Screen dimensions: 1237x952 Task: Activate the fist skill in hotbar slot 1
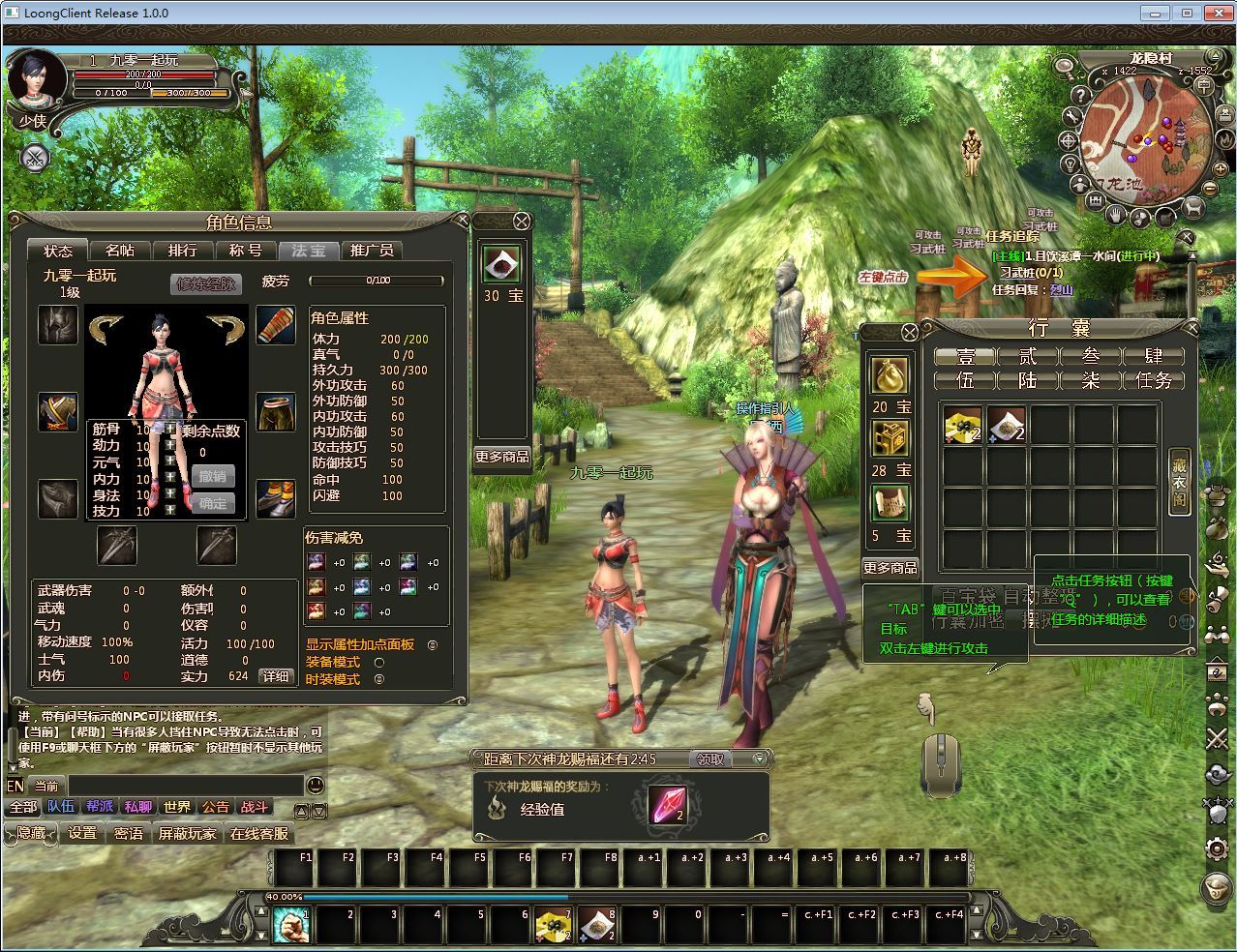tap(290, 926)
